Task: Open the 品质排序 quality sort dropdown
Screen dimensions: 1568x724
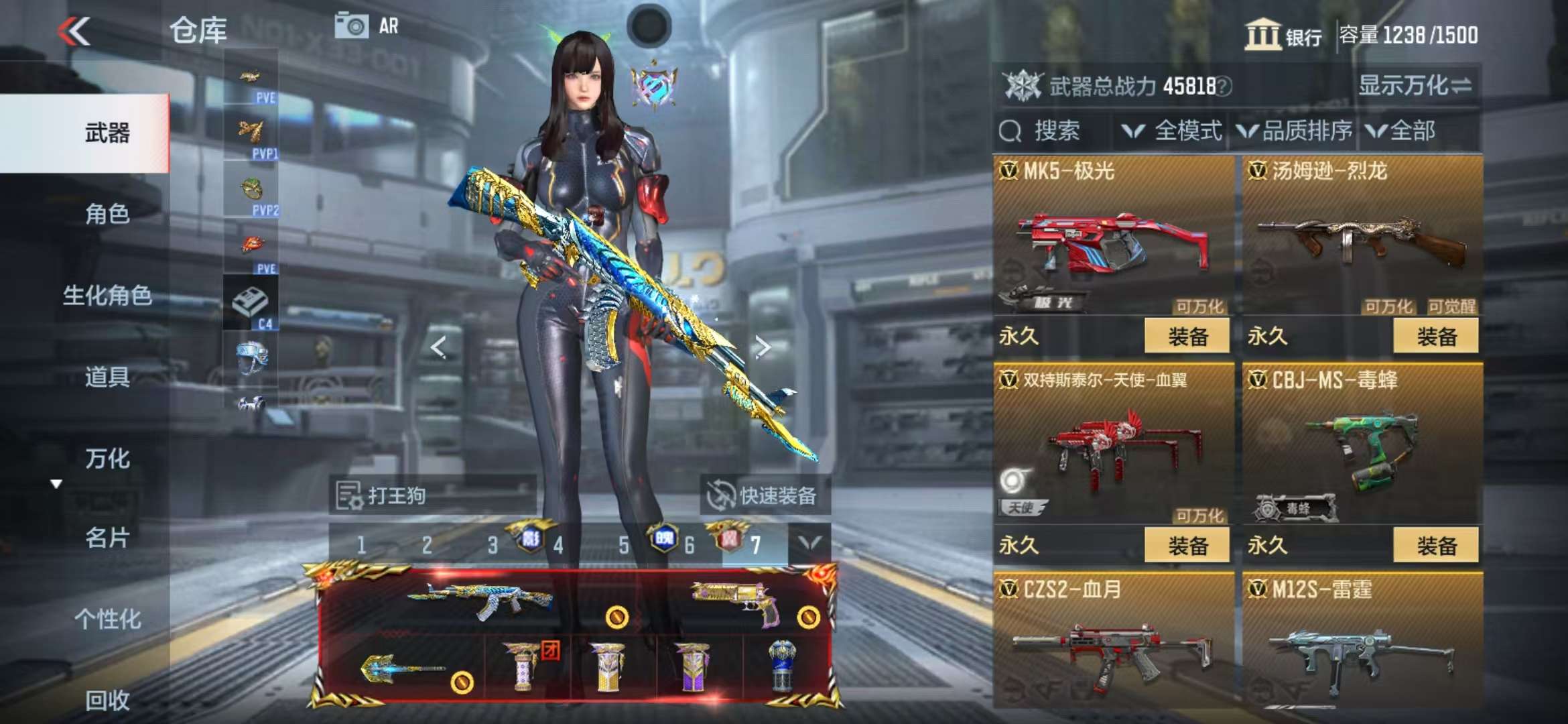Action: click(1295, 131)
